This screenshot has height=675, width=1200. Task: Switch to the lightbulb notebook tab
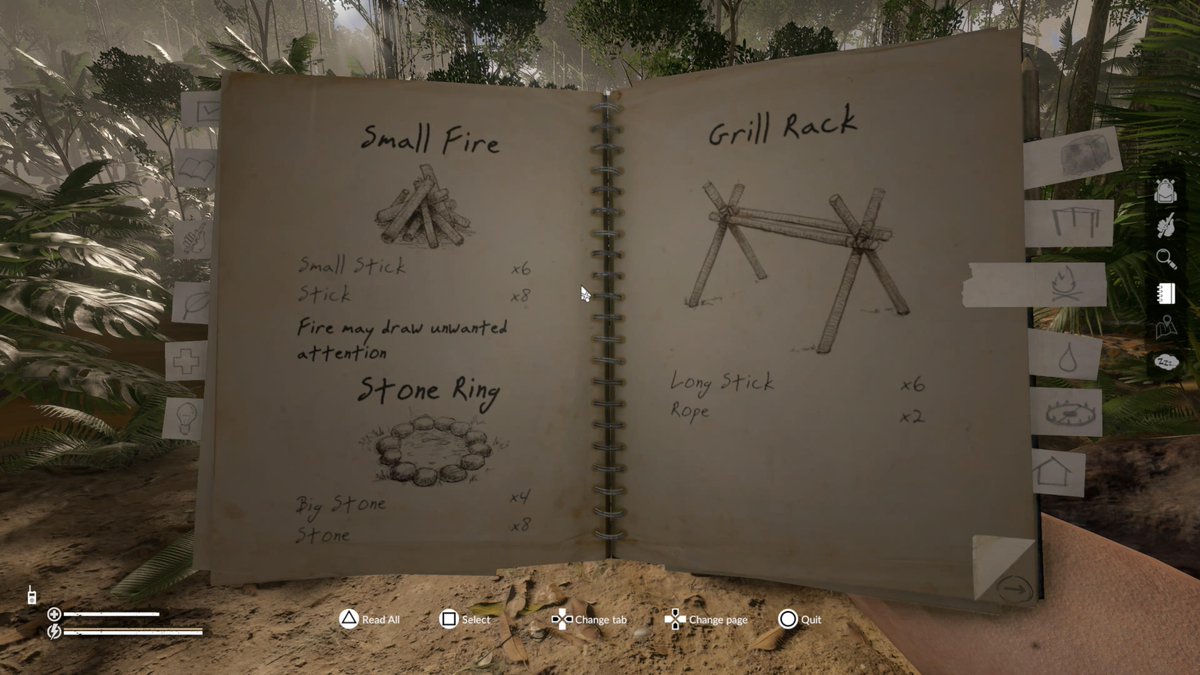point(185,418)
